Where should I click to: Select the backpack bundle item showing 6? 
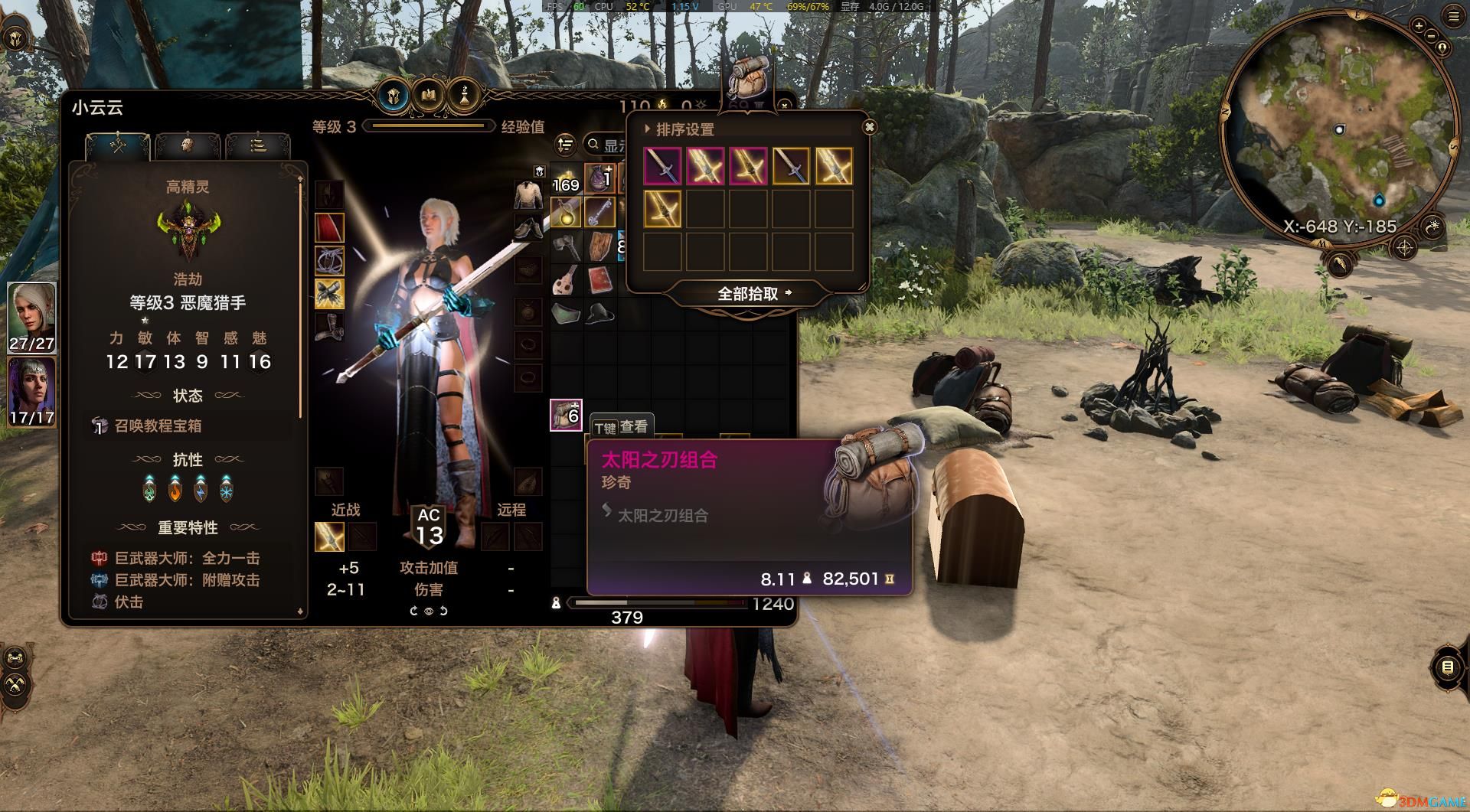tap(566, 415)
